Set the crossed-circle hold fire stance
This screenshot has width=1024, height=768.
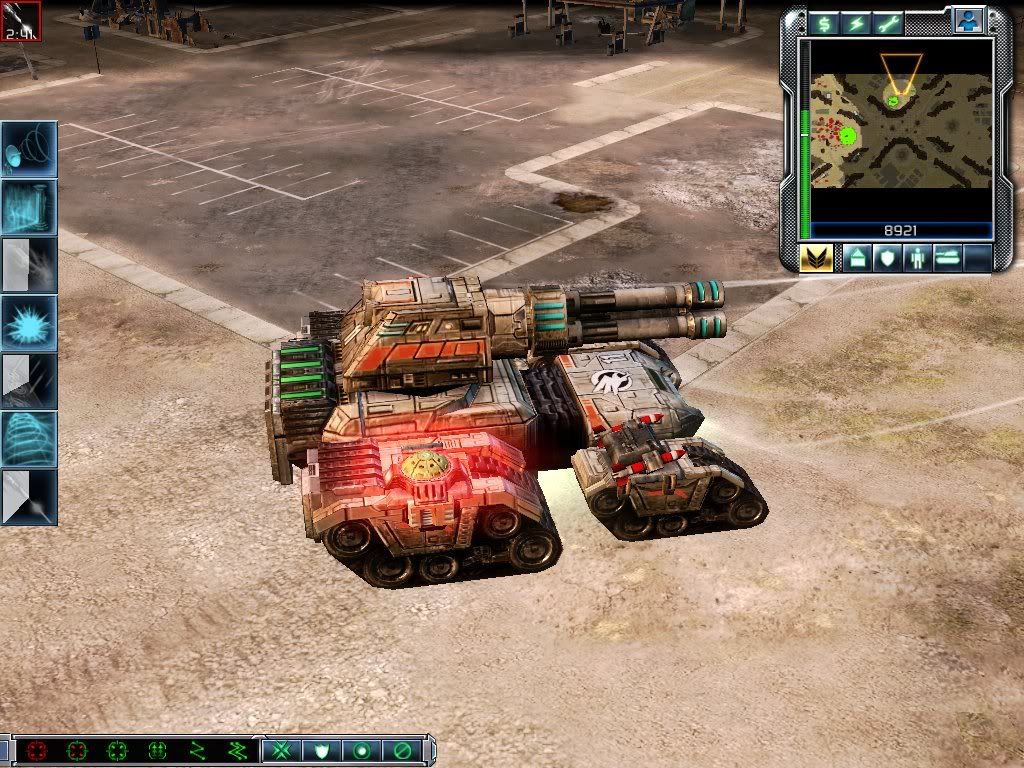(401, 750)
